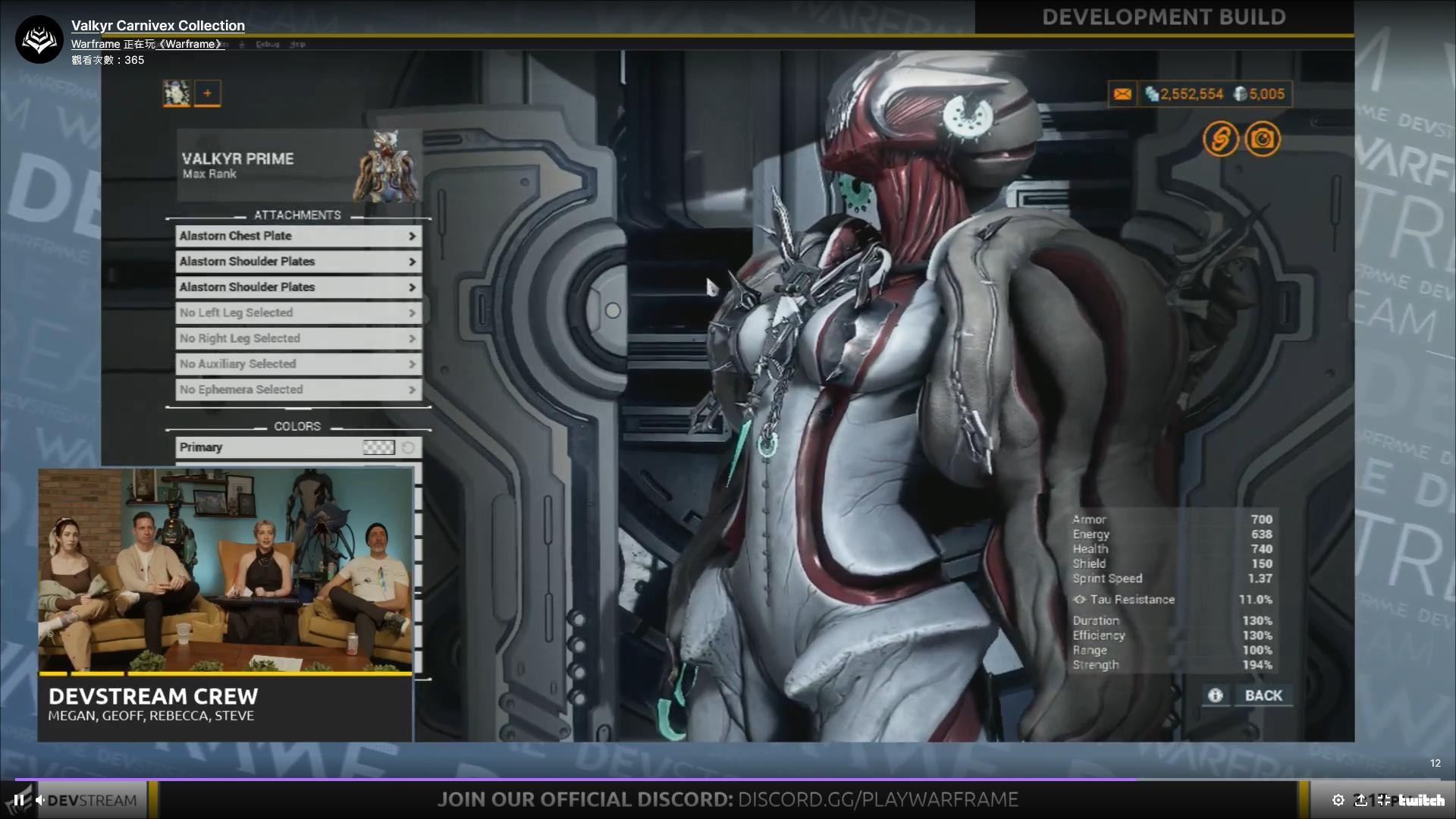Viewport: 1456px width, 819px height.
Task: Click the link/share icon near the currency display
Action: coord(1221,139)
